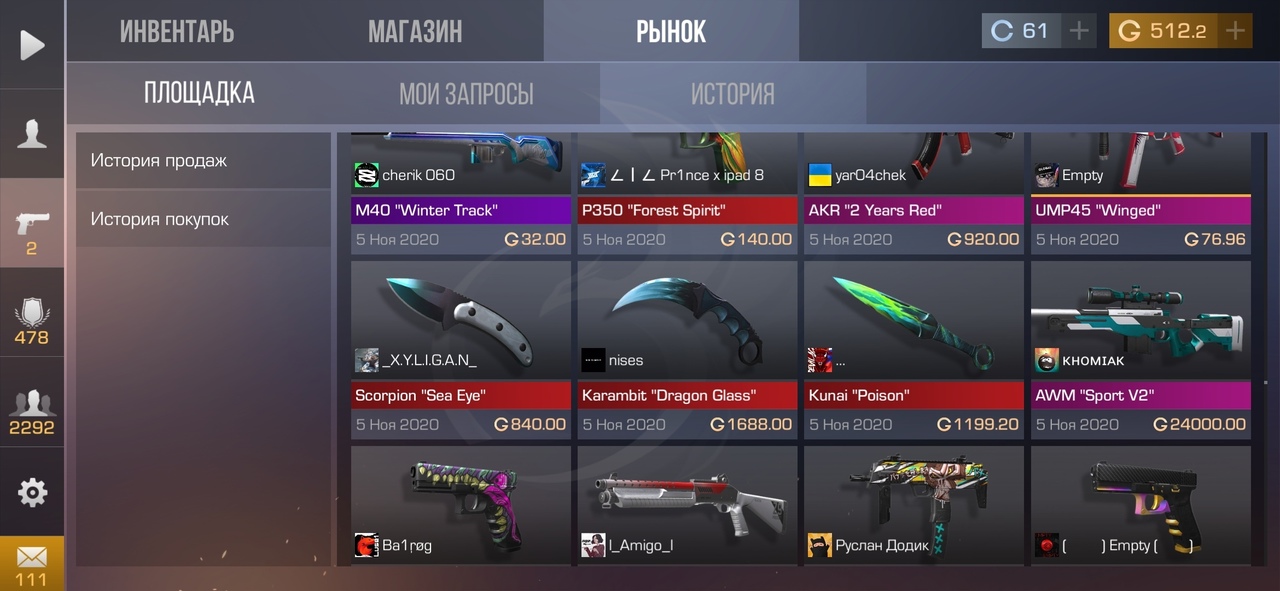The image size is (1280, 591).
Task: Add silver coins with the plus button
Action: [1078, 31]
